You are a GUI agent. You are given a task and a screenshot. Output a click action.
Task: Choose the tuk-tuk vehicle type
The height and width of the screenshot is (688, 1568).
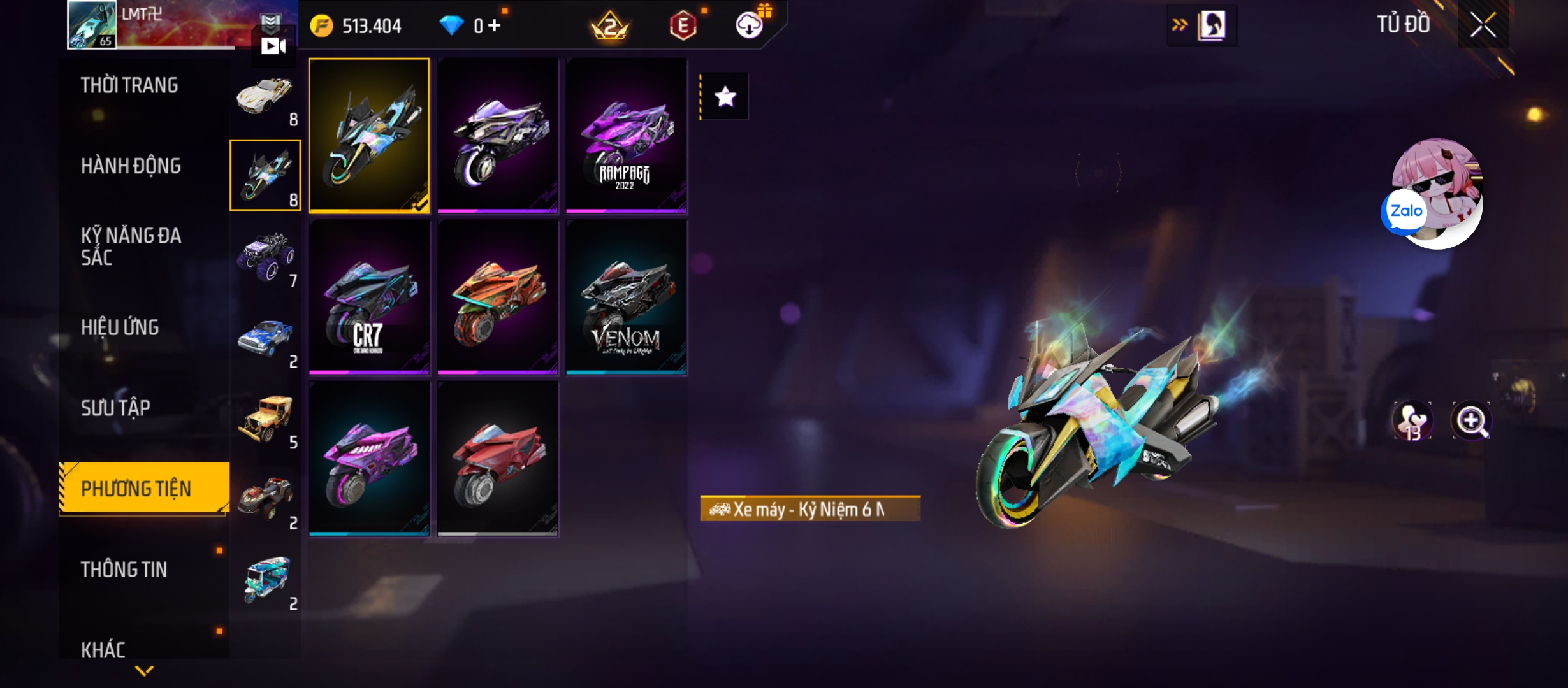point(266,580)
